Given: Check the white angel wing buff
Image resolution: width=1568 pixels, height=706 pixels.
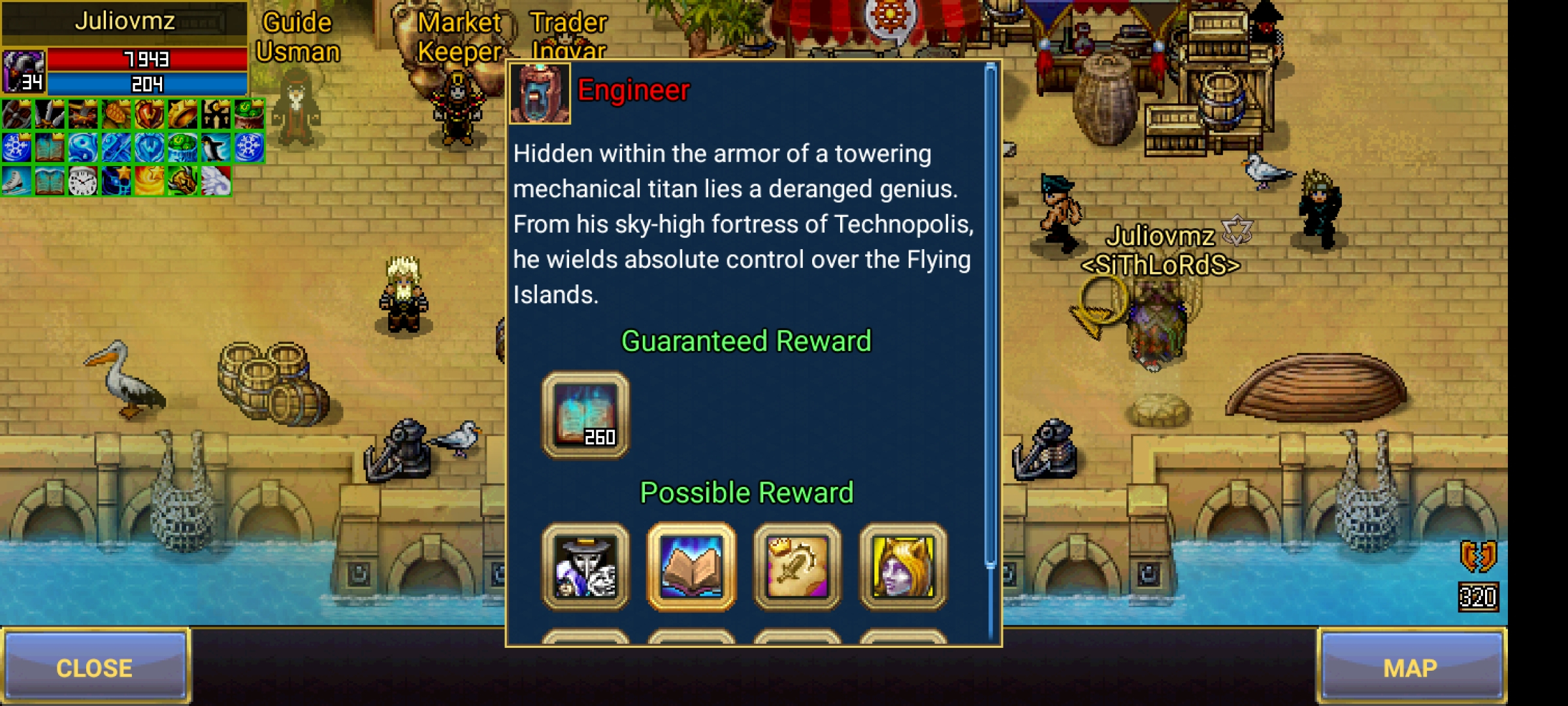Looking at the screenshot, I should [216, 180].
